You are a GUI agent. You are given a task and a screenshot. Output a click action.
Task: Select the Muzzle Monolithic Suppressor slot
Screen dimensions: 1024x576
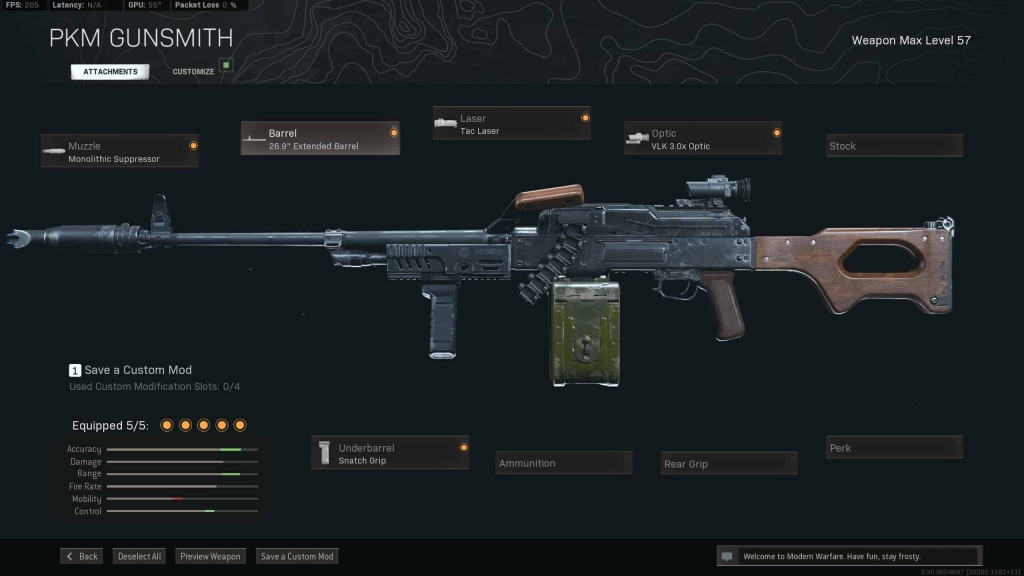(x=120, y=151)
